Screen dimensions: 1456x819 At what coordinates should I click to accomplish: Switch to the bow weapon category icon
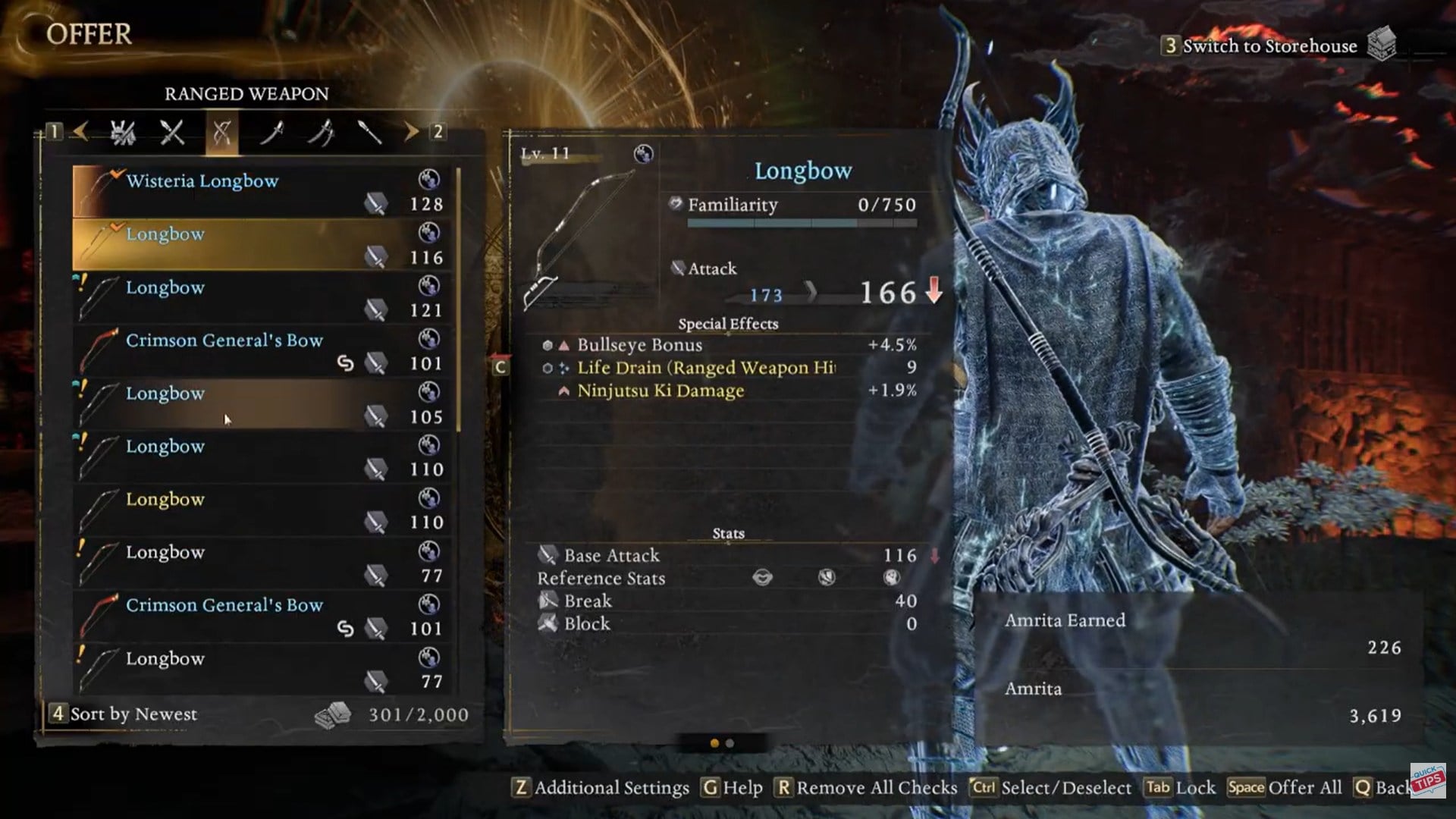pos(222,133)
